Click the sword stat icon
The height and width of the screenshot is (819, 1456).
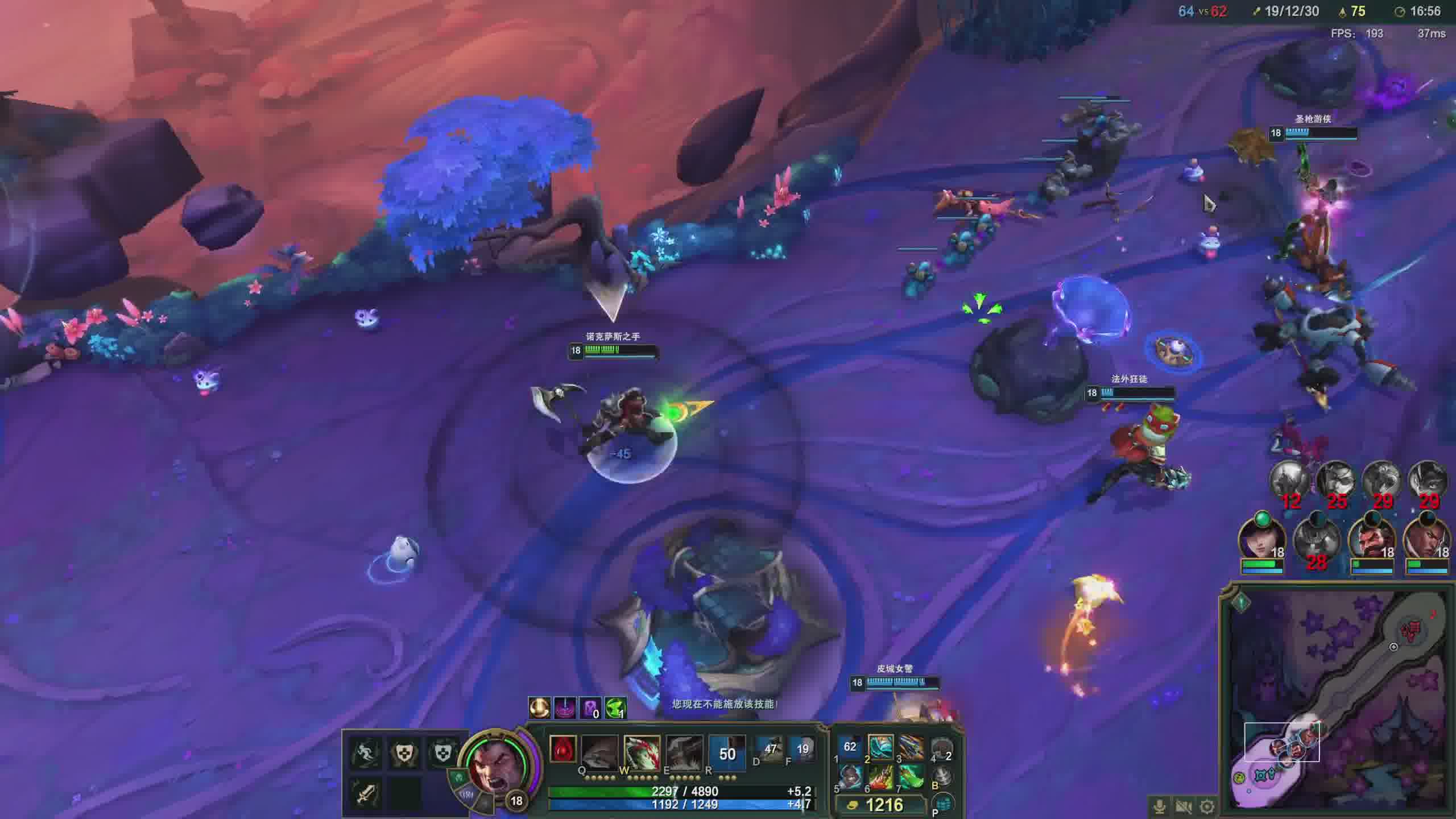pos(365,793)
